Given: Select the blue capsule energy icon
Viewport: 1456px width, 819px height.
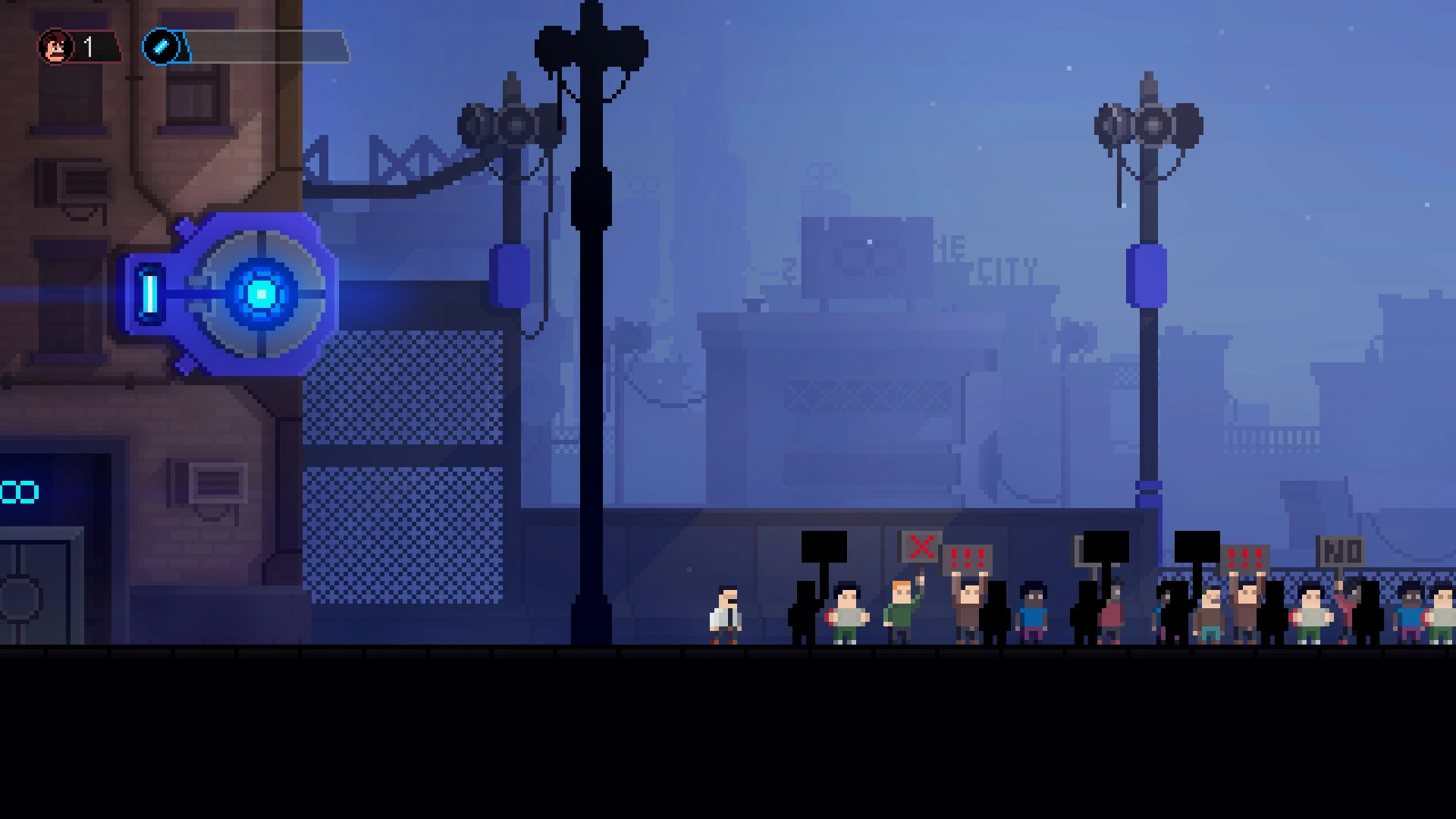Looking at the screenshot, I should click(161, 48).
